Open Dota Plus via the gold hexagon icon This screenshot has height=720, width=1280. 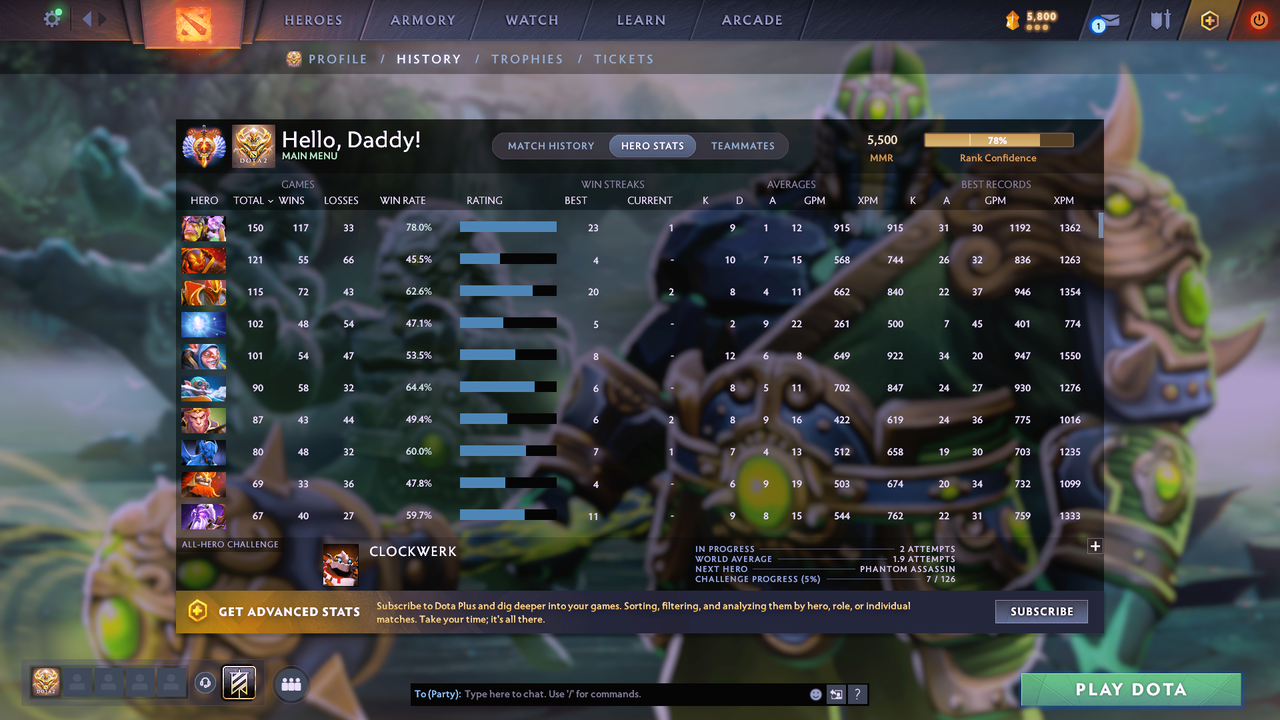point(1209,19)
